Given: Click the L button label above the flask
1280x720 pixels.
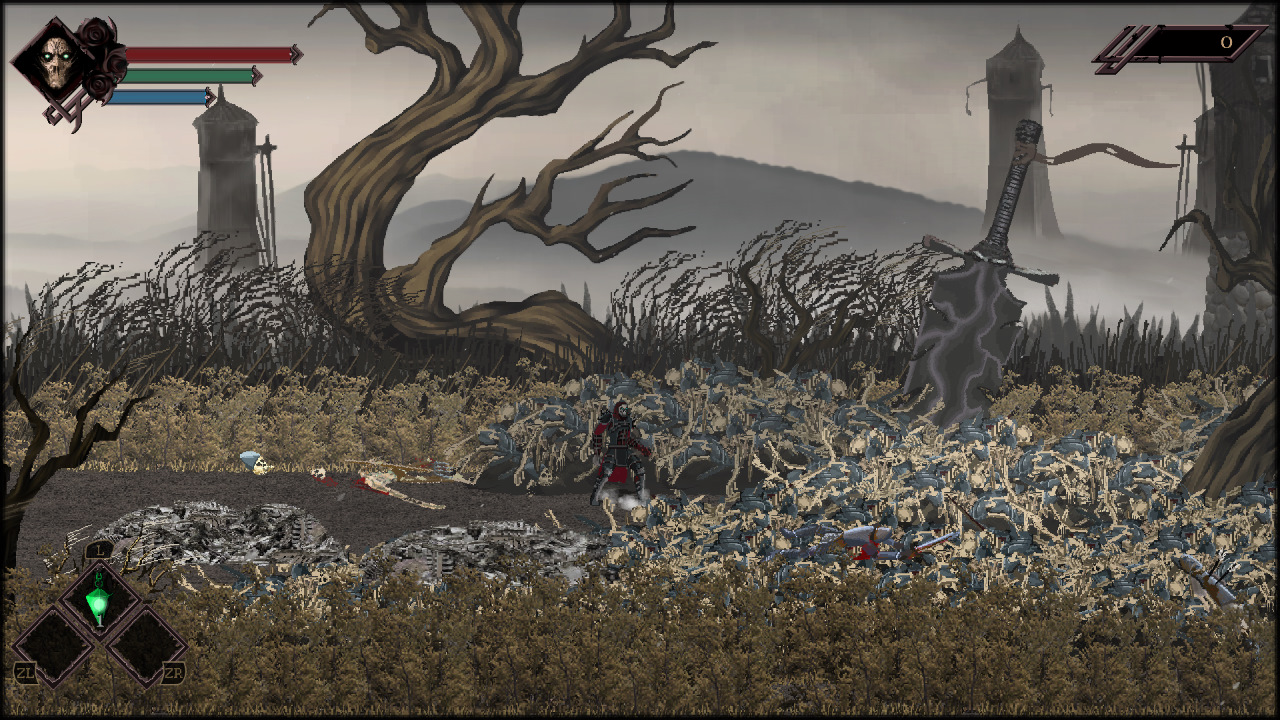Looking at the screenshot, I should pyautogui.click(x=99, y=549).
